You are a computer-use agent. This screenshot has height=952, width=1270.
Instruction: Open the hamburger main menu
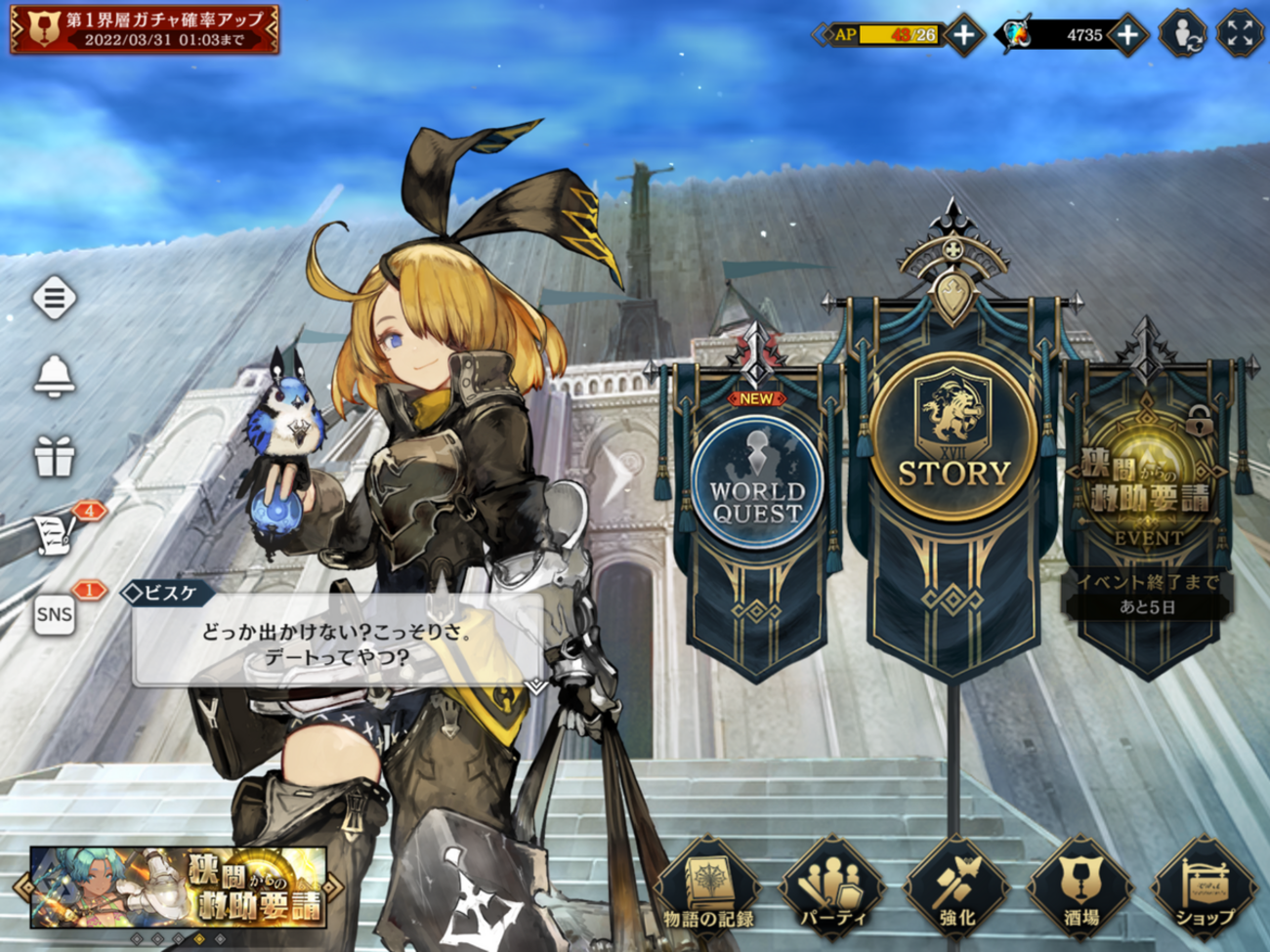(x=54, y=297)
